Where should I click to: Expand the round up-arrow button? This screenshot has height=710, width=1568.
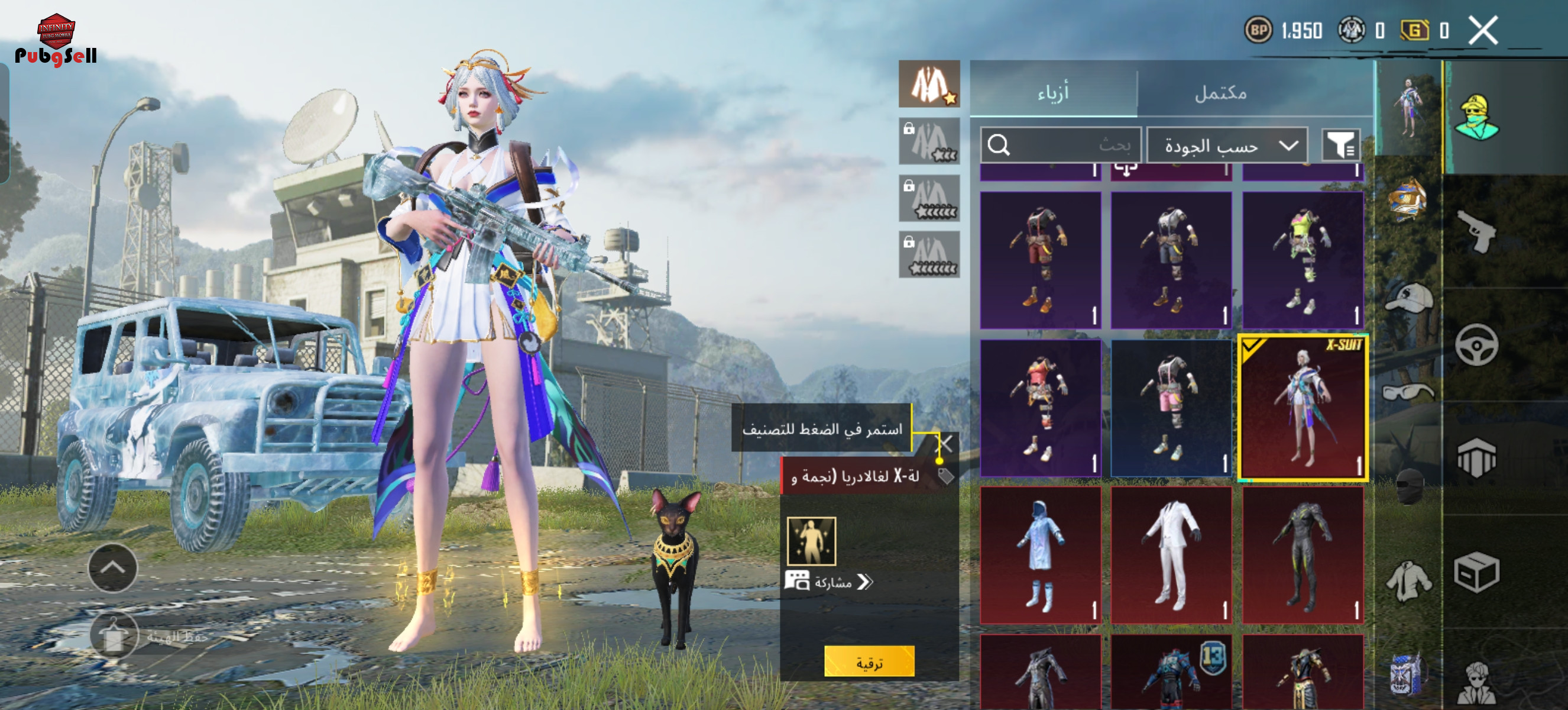click(112, 567)
